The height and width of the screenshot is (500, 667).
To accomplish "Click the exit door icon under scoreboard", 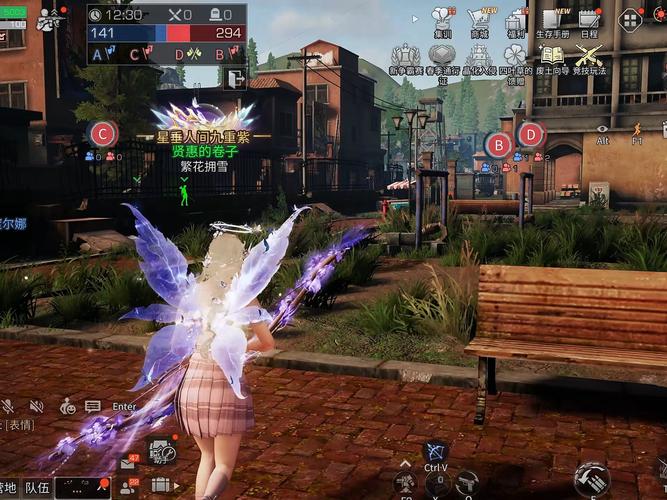I will (x=235, y=78).
